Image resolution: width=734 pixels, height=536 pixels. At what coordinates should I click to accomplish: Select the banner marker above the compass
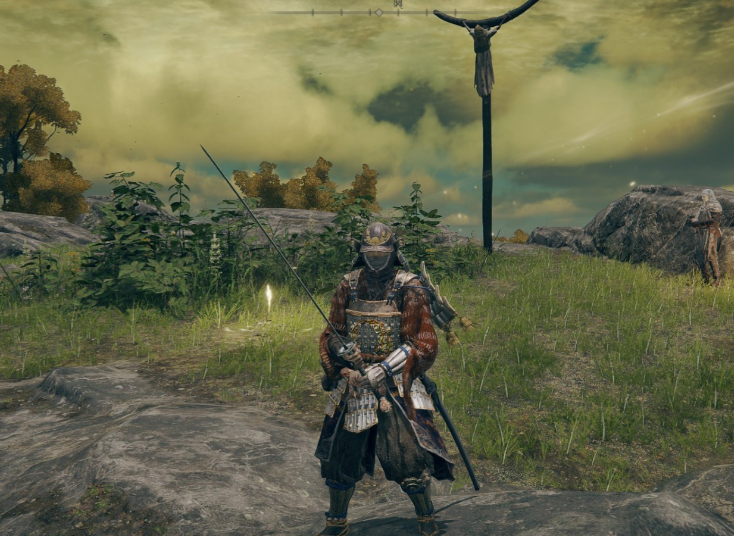(397, 4)
